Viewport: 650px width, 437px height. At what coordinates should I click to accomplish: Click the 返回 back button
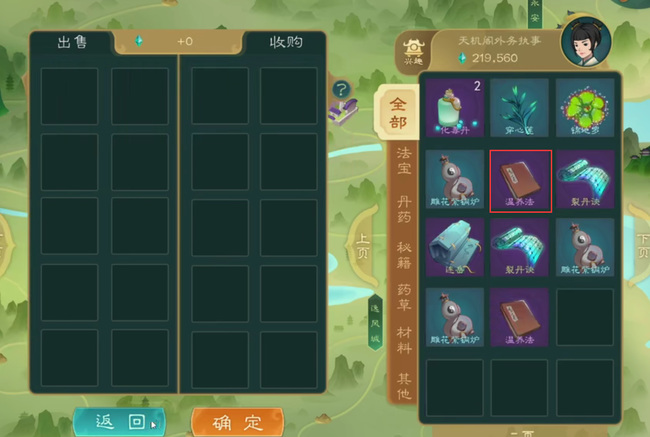pyautogui.click(x=119, y=421)
